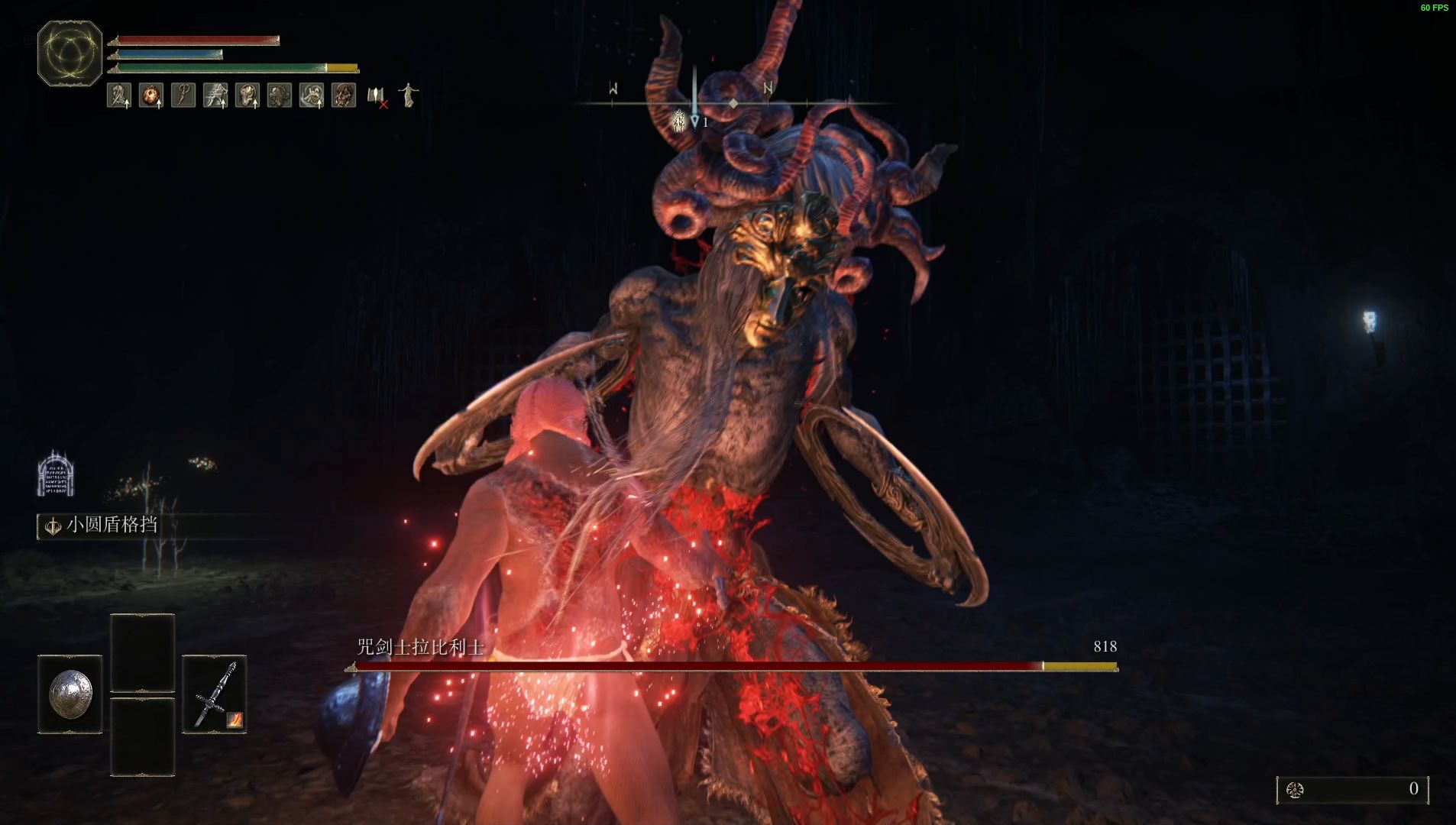This screenshot has width=1456, height=825.
Task: Click the spirit summoning gravestone icon
Action: [x=55, y=474]
